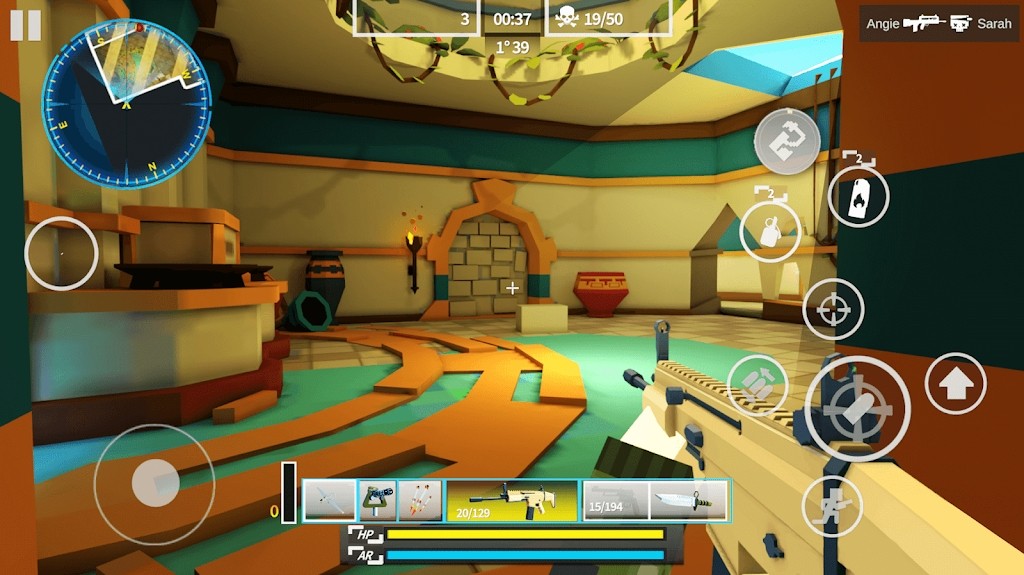Select the rocket missiles hotbar slot

tap(420, 500)
